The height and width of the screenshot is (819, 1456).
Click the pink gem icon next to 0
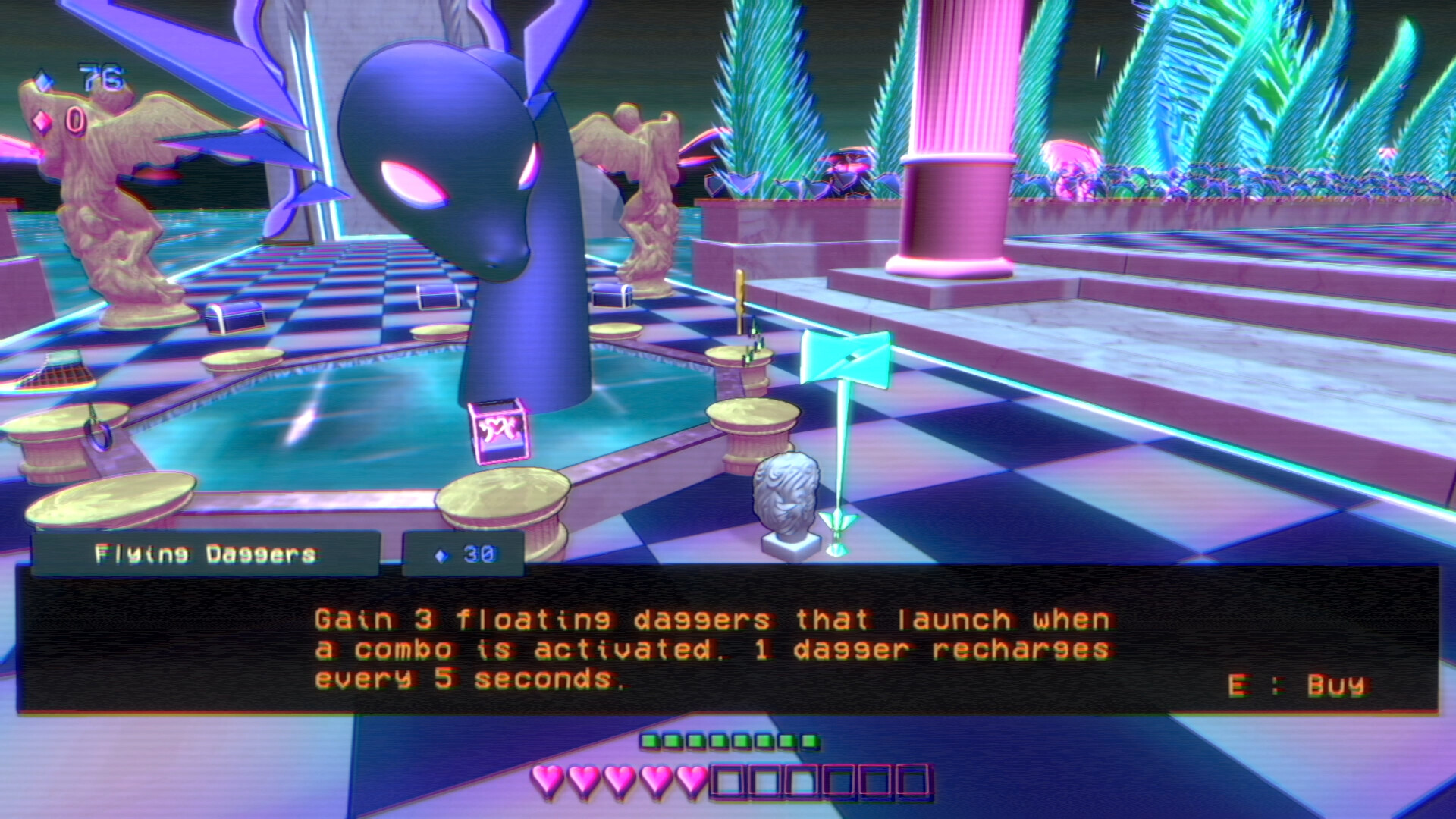(x=44, y=121)
